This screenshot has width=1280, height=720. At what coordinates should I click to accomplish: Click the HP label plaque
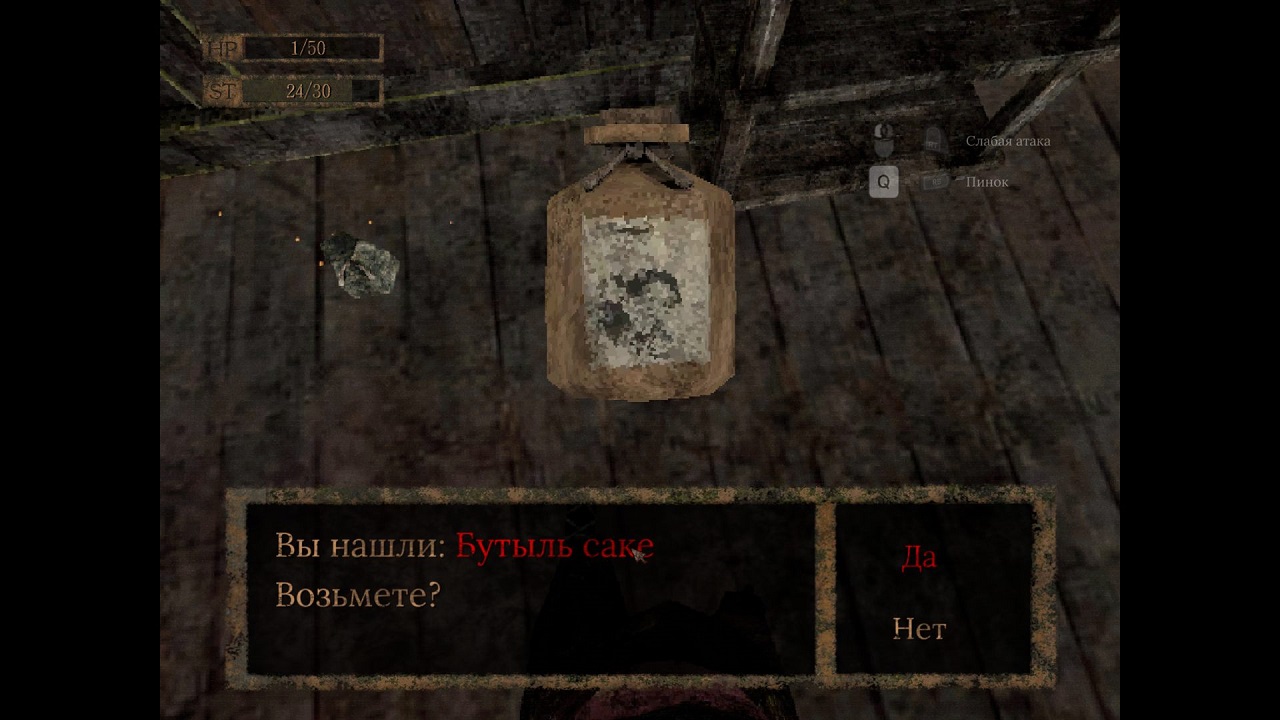(222, 47)
